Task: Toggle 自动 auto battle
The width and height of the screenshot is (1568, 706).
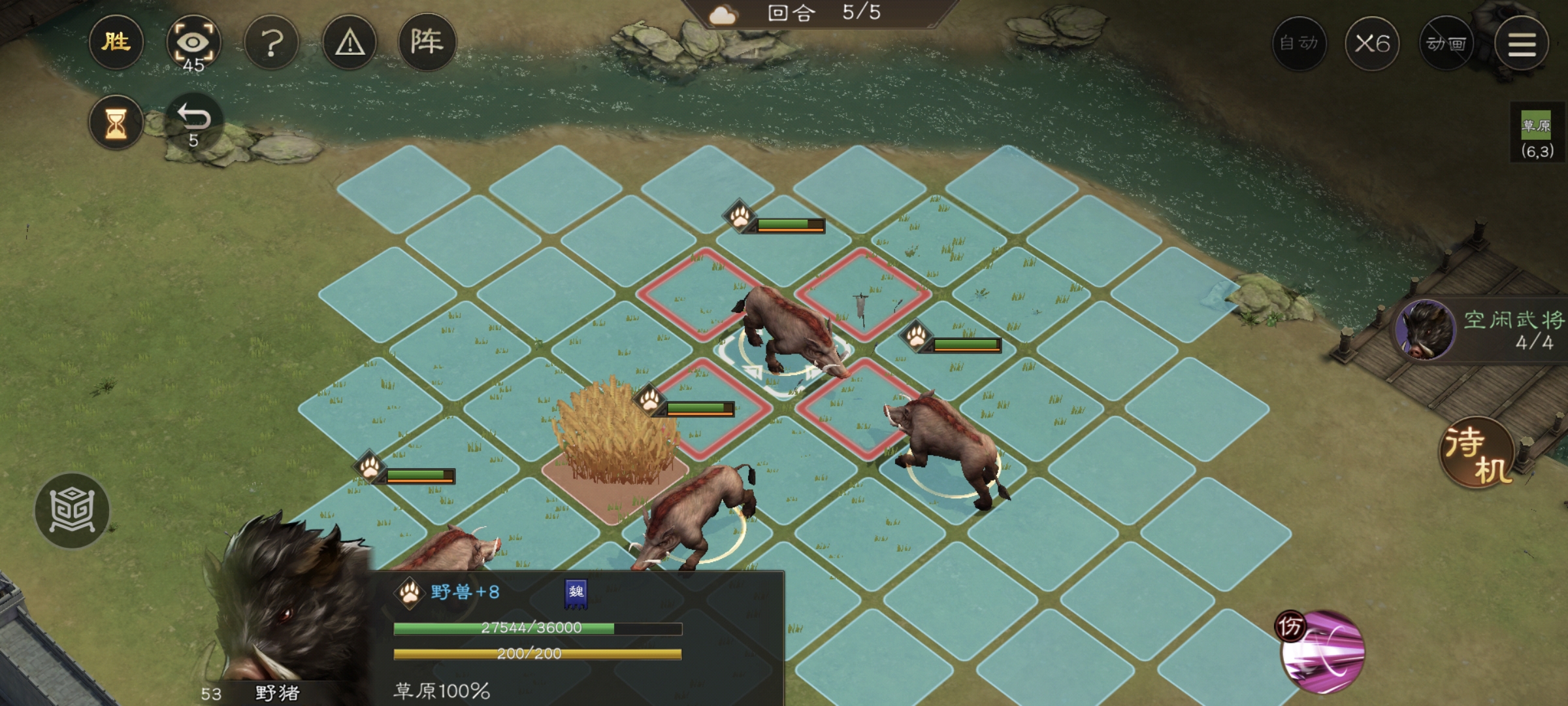Action: (x=1299, y=44)
